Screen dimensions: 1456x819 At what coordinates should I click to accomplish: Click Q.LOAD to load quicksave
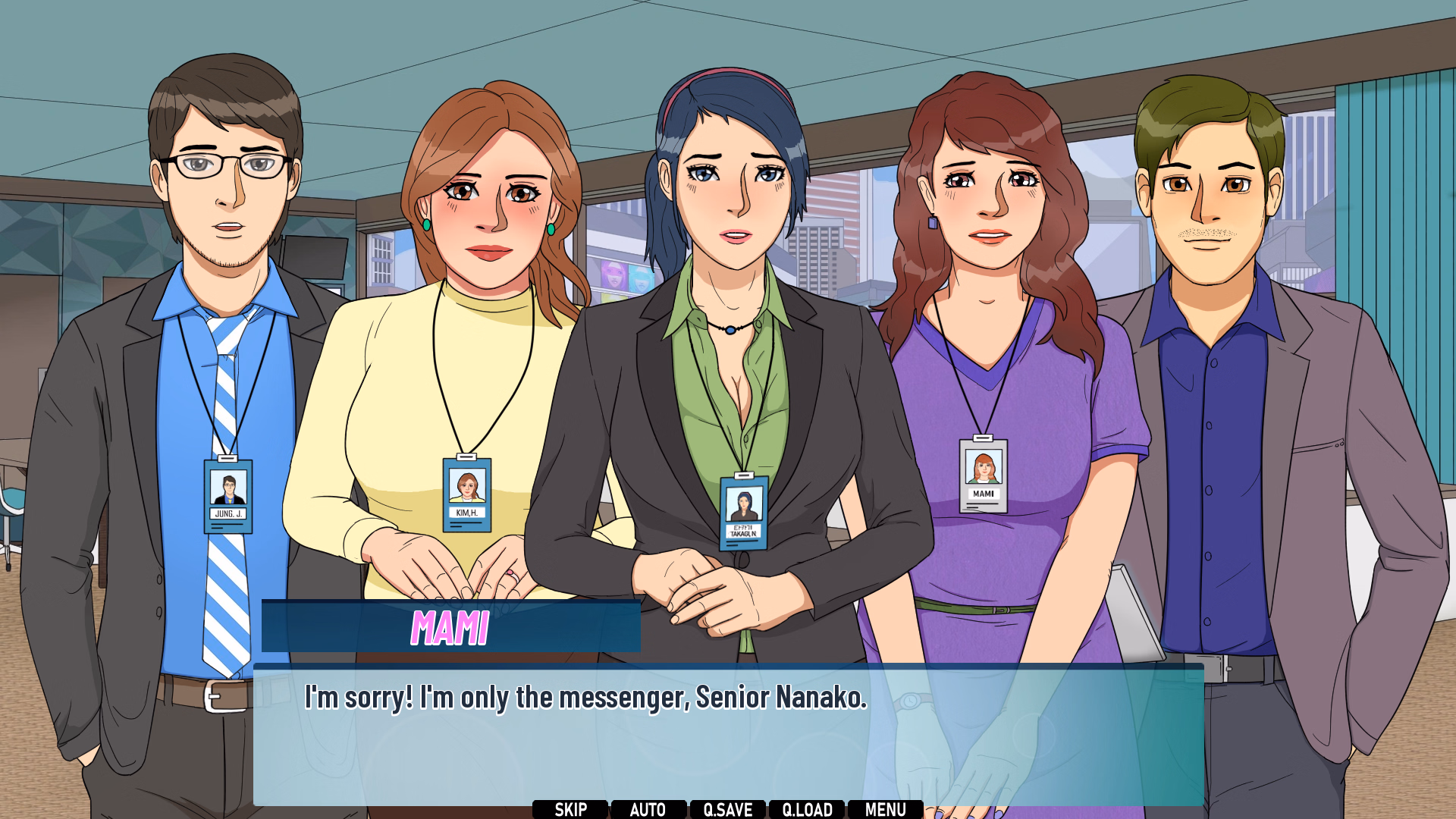[x=808, y=808]
